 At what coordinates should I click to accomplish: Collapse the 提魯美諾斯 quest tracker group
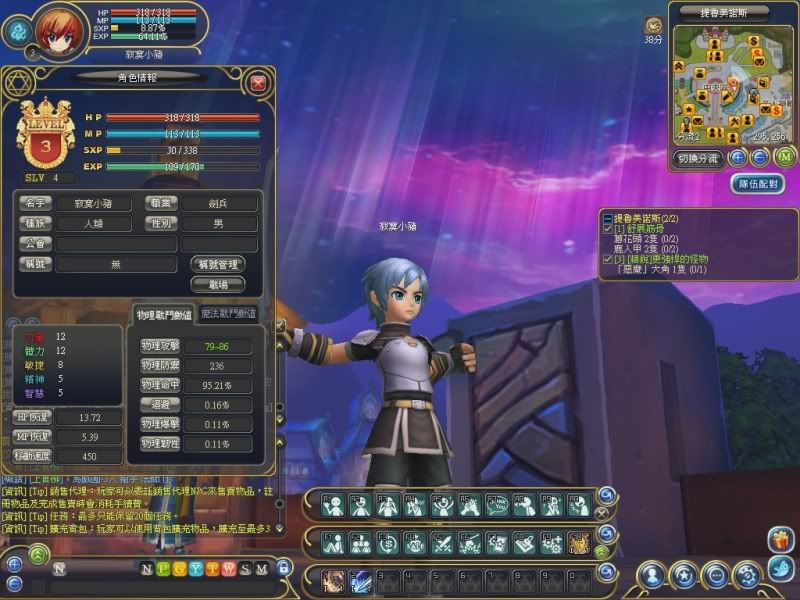606,217
